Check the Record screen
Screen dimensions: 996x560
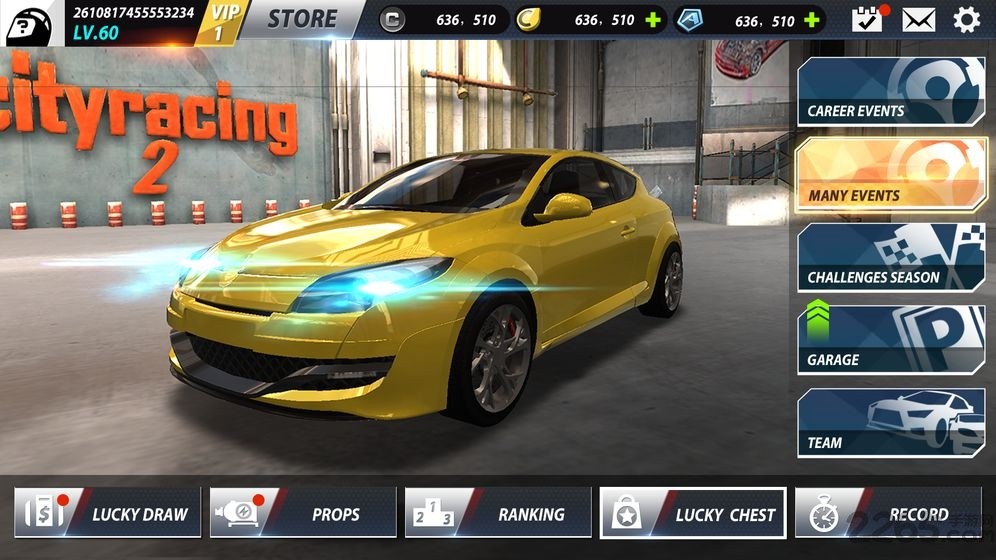click(x=888, y=514)
